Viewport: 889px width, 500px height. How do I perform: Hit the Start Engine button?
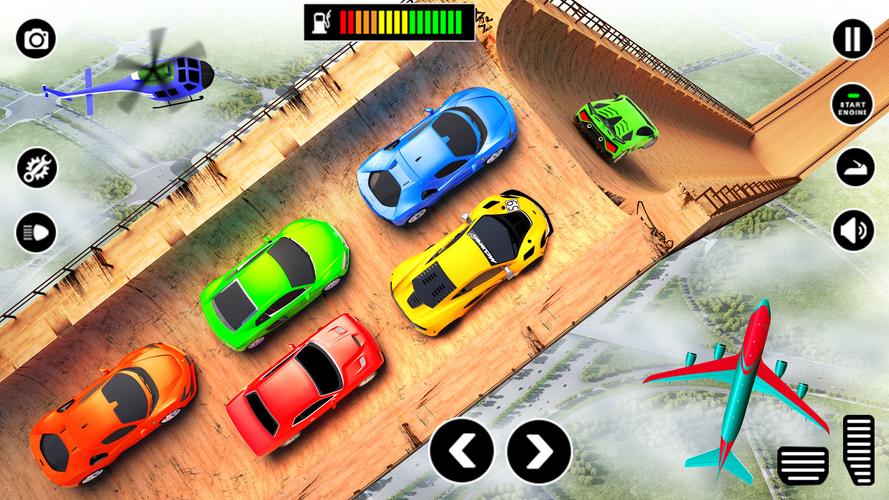(853, 103)
